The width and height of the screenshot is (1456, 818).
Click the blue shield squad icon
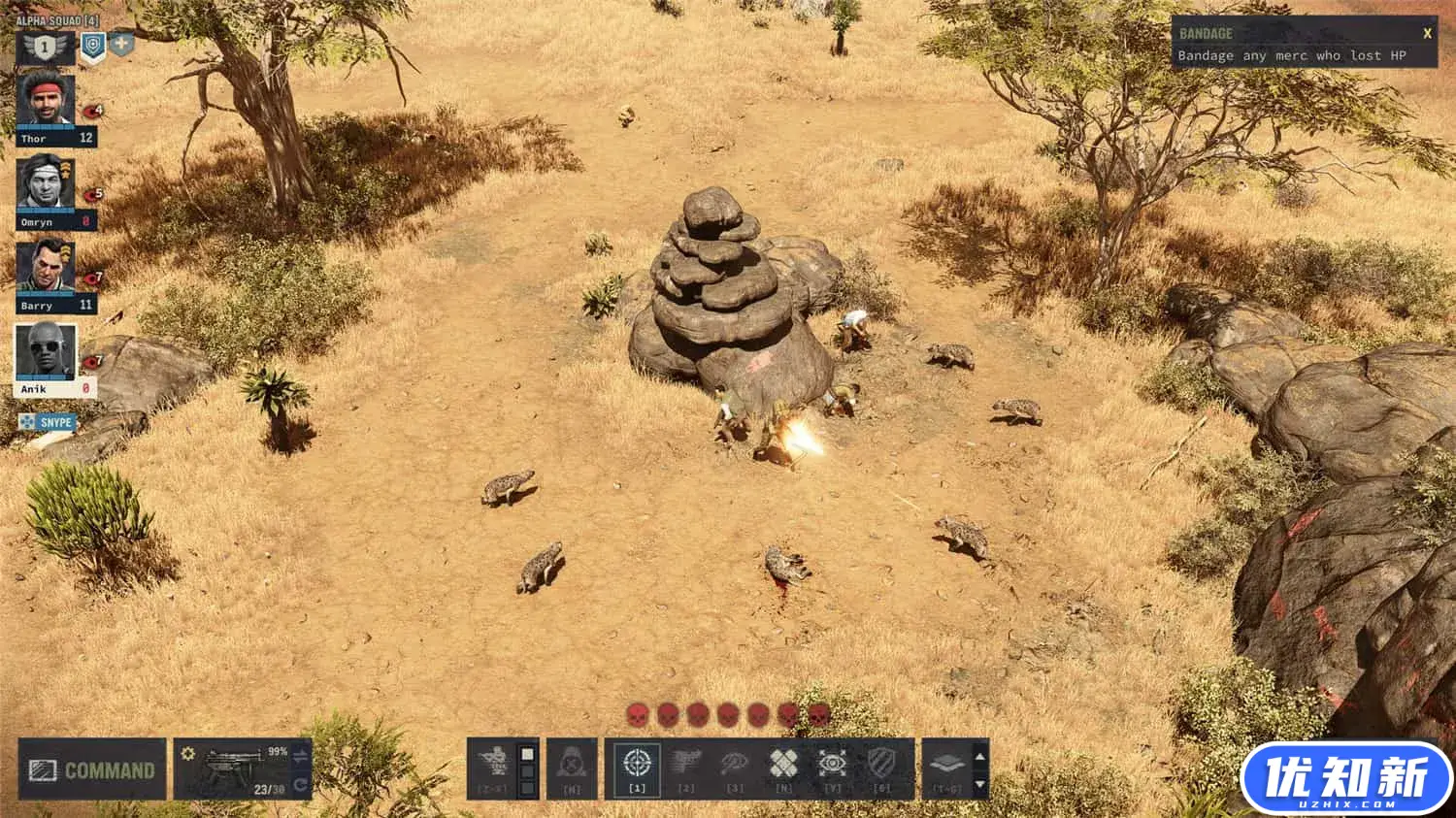pyautogui.click(x=92, y=46)
